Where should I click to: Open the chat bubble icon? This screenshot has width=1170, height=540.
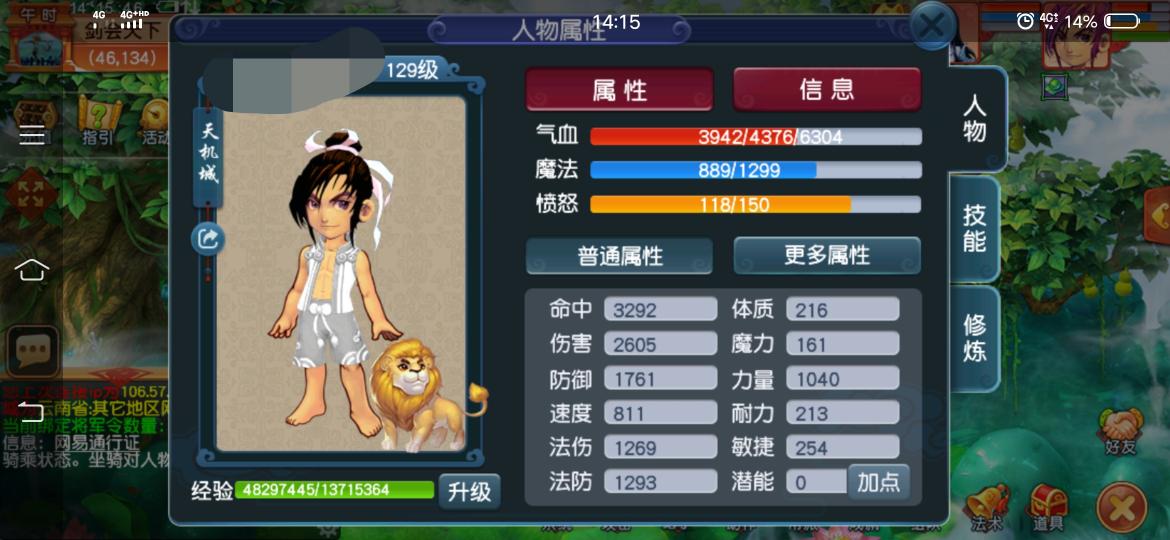pyautogui.click(x=32, y=349)
